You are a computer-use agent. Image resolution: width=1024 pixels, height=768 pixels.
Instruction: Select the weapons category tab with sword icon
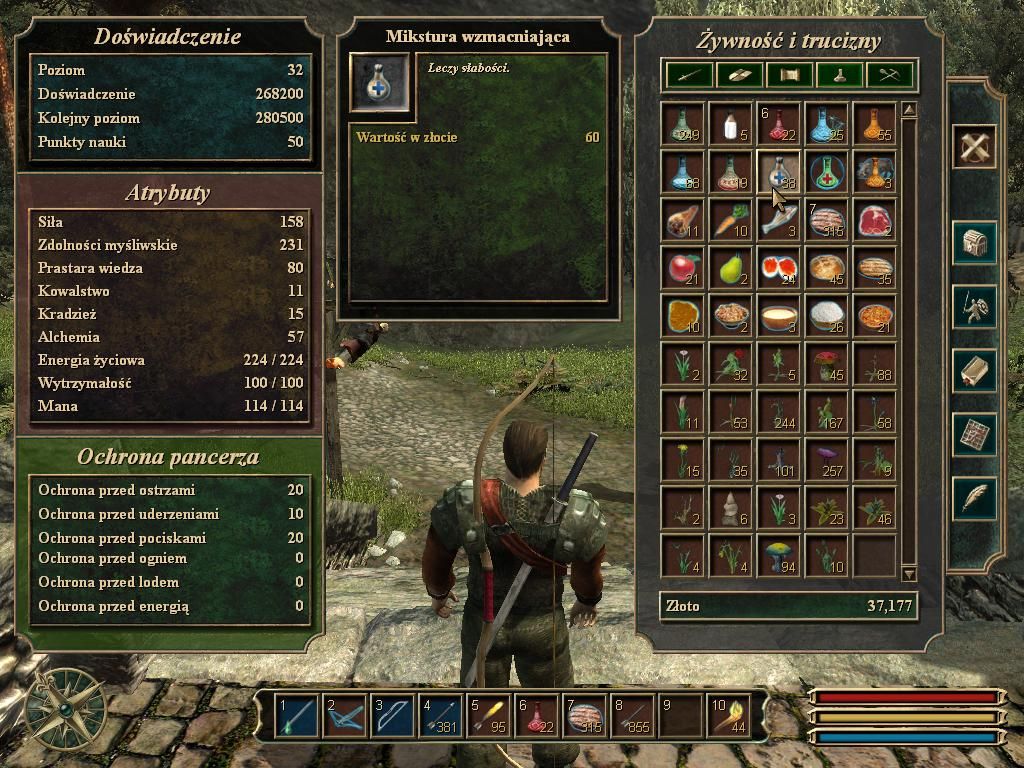pos(688,74)
